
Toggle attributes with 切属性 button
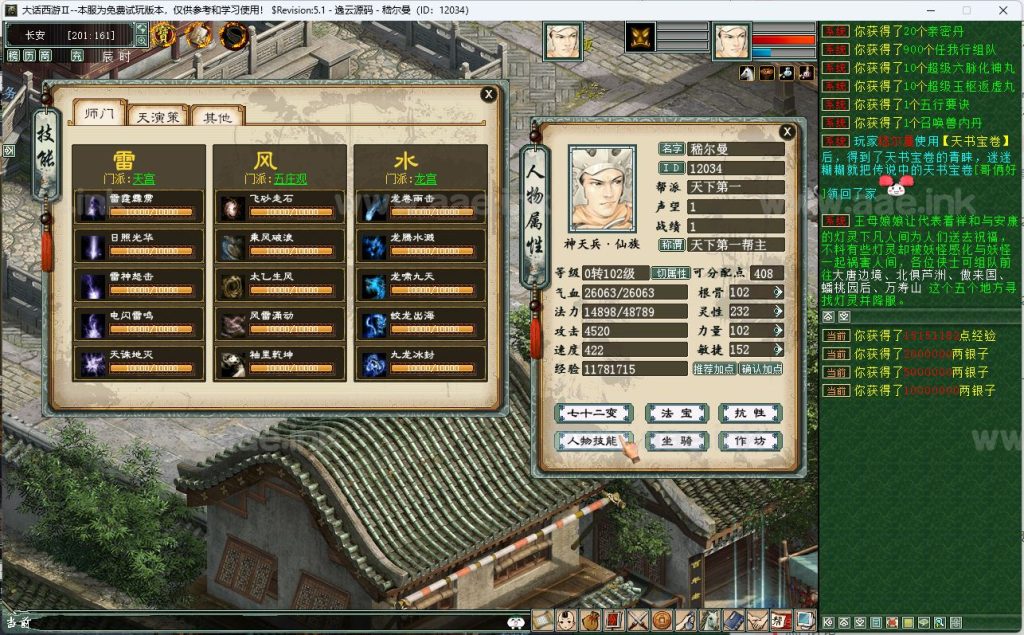coord(669,273)
